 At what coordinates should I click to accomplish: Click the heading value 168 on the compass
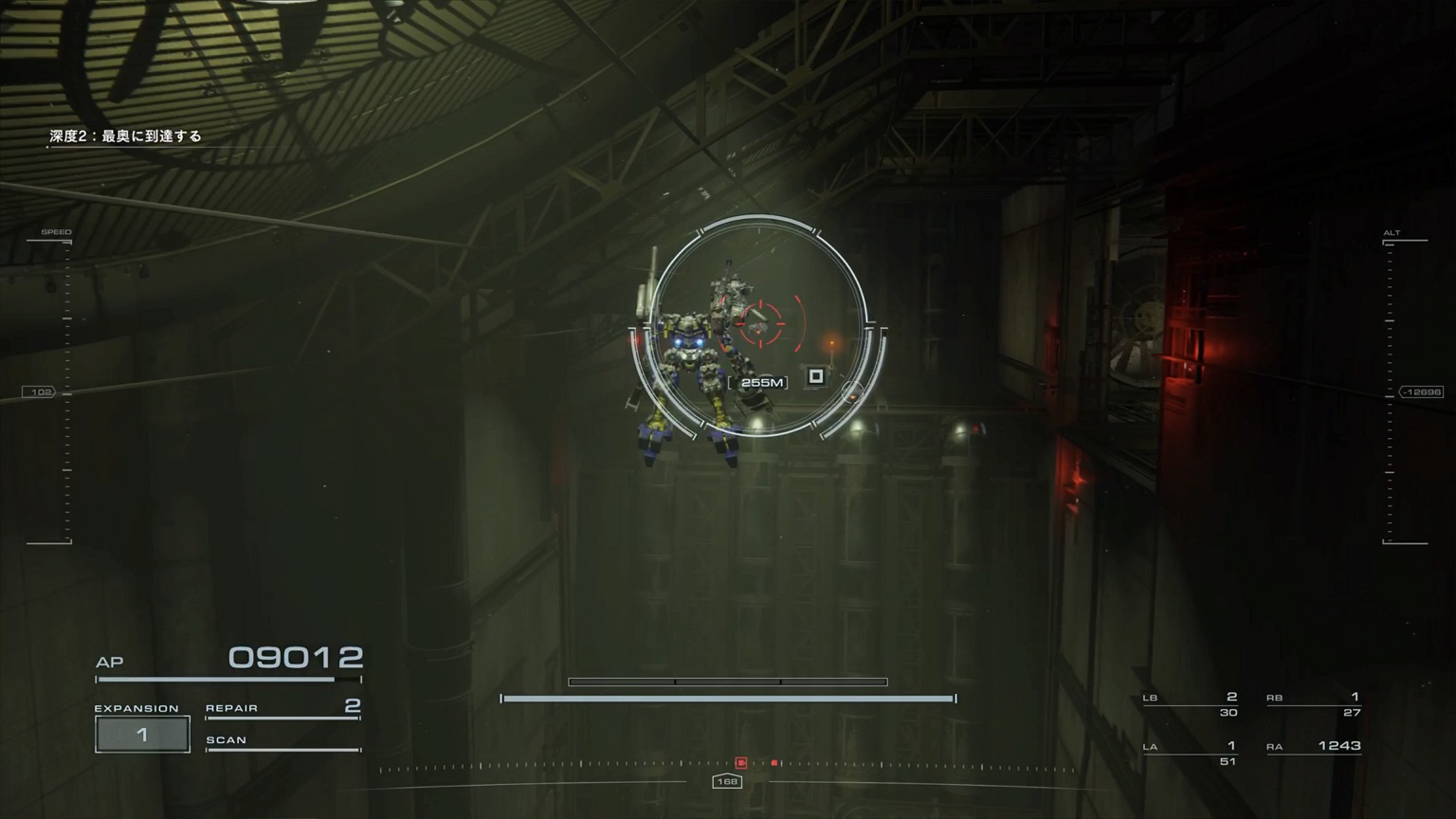click(727, 781)
